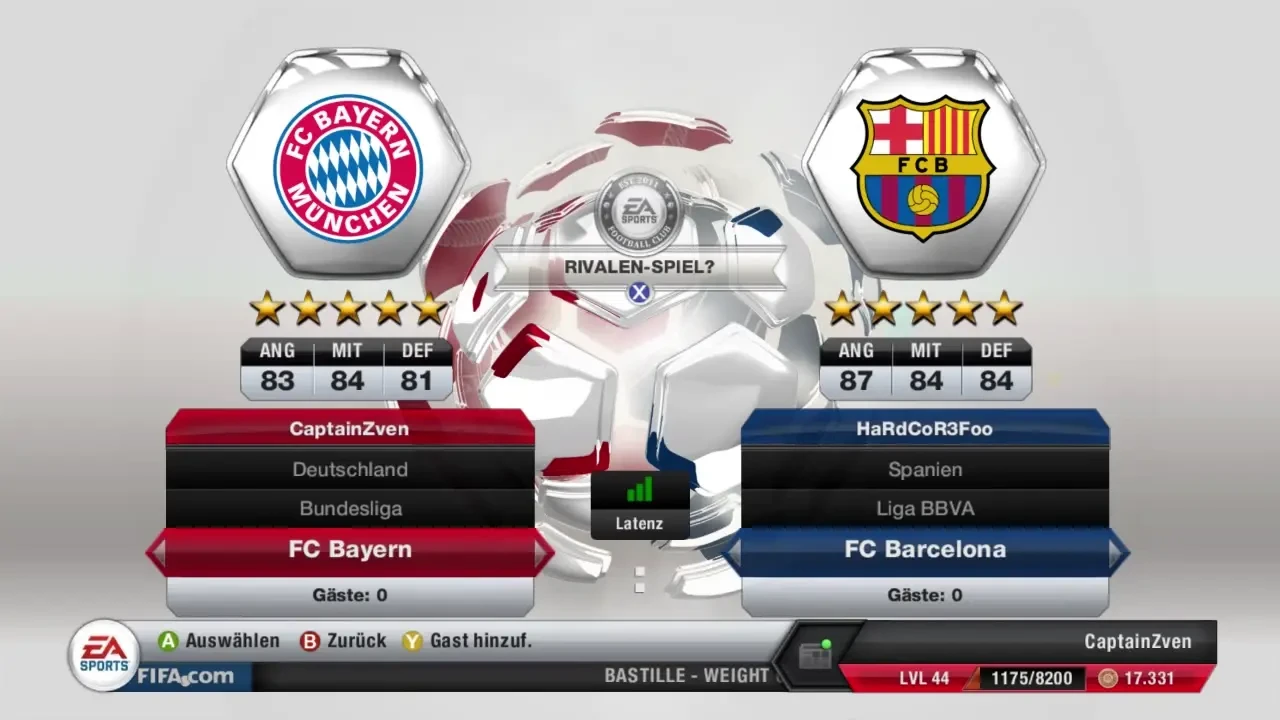Toggle FC Barcelona's first rating star
The image size is (1280, 720).
(843, 308)
